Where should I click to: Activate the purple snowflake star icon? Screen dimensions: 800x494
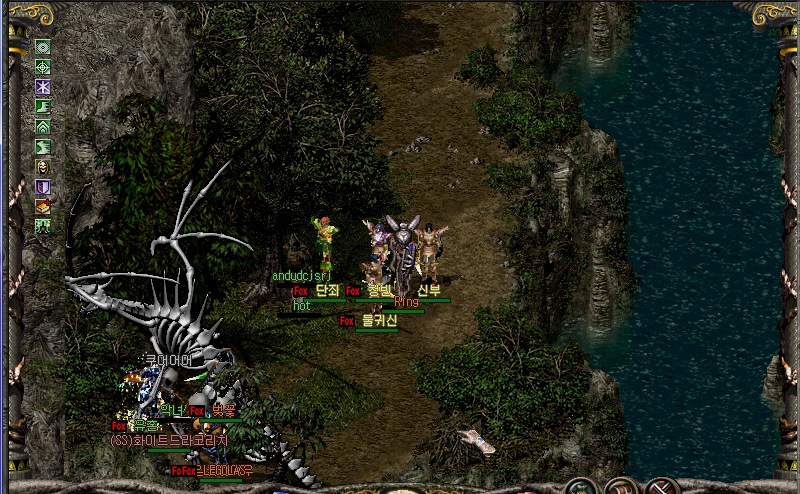click(43, 86)
